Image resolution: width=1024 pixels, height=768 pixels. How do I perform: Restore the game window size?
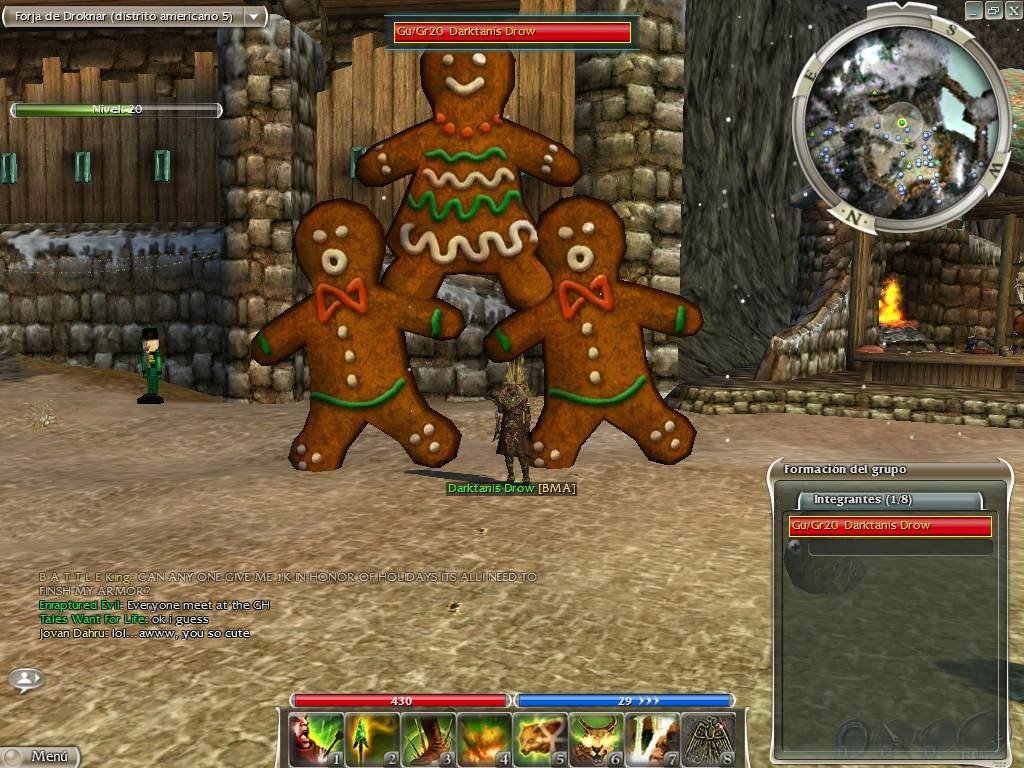[993, 9]
